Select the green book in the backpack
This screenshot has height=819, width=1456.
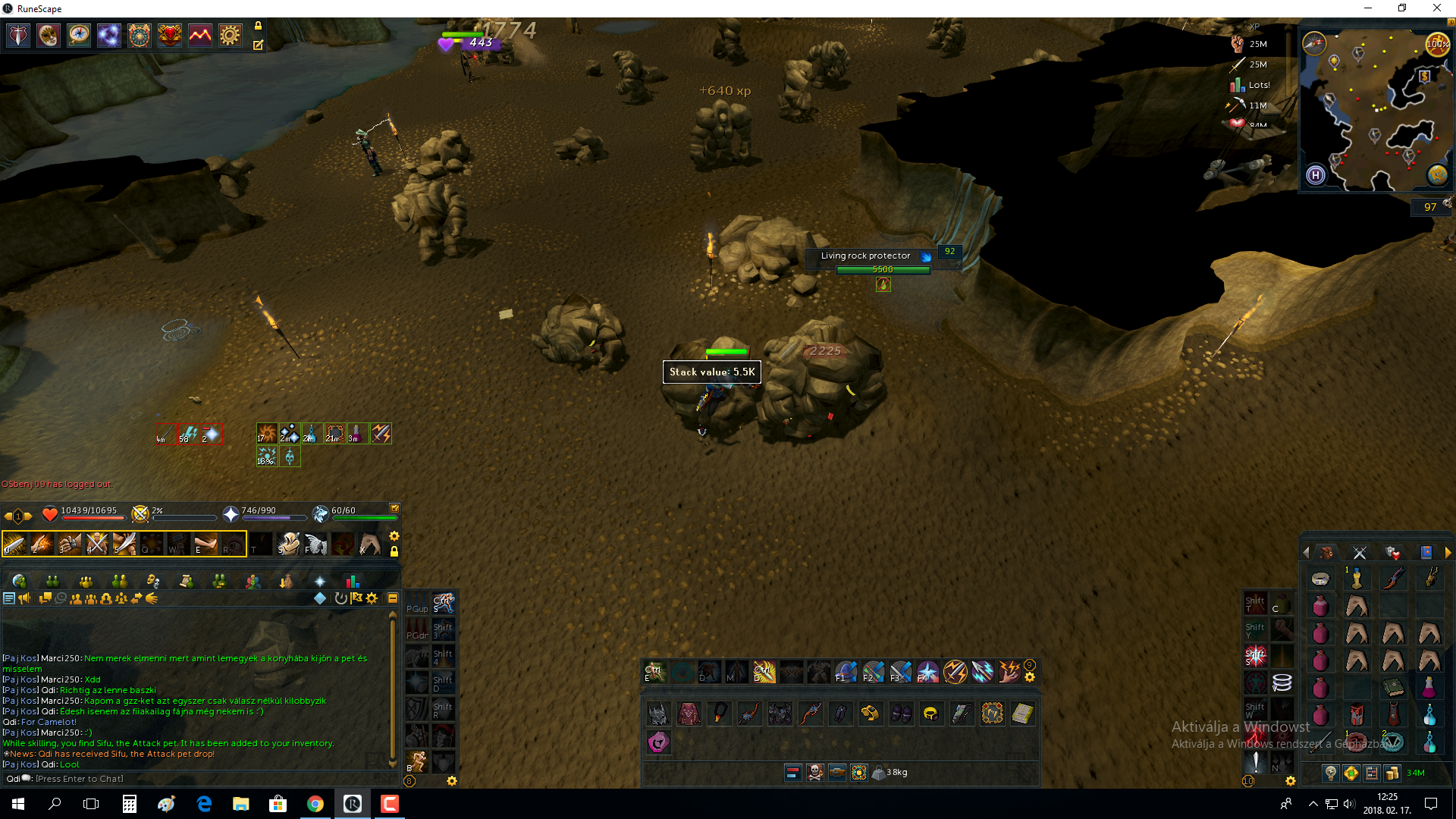pos(1393,688)
